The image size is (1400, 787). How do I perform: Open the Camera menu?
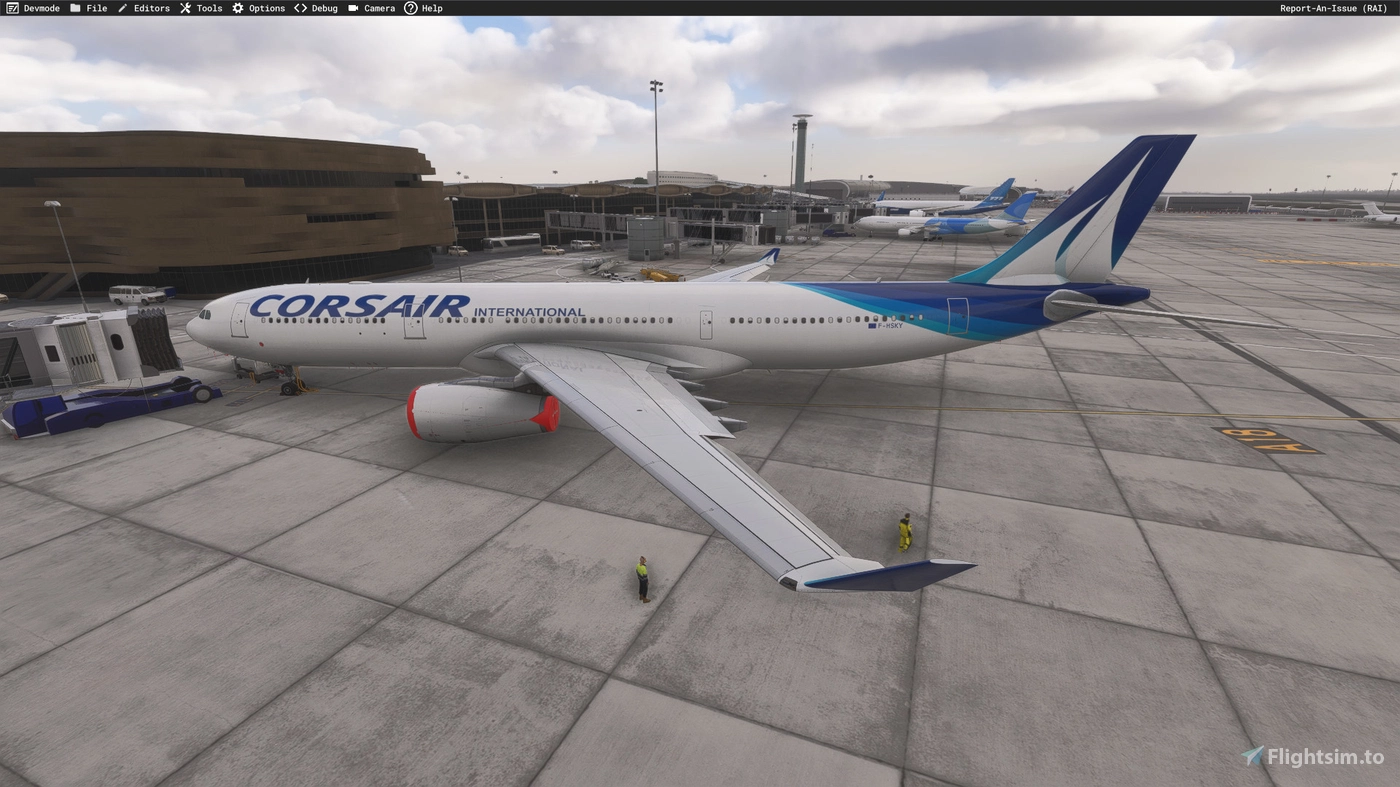pos(378,7)
